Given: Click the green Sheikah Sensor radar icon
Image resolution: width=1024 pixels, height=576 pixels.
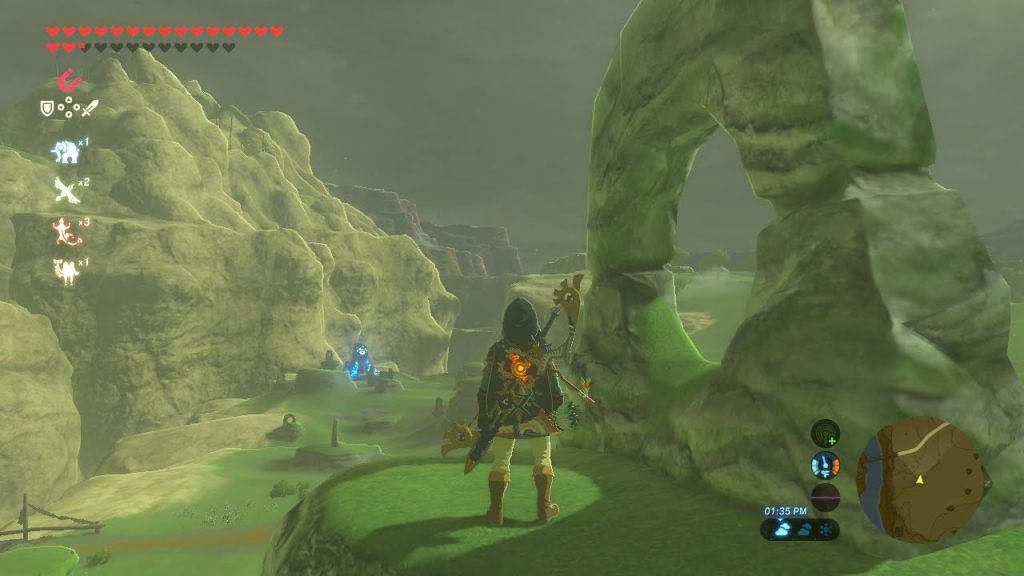Looking at the screenshot, I should (x=825, y=433).
